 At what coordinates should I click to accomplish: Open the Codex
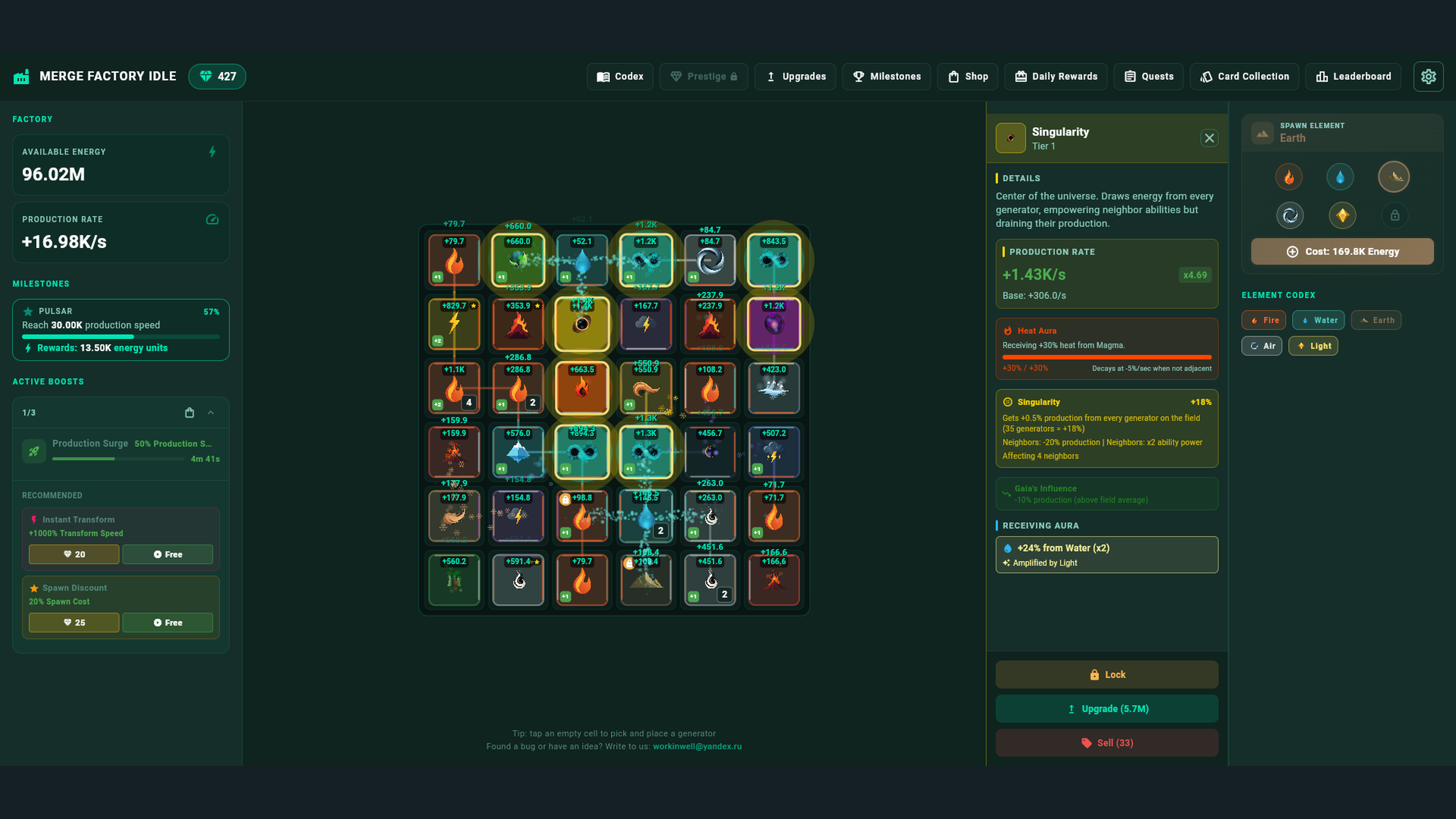click(620, 76)
